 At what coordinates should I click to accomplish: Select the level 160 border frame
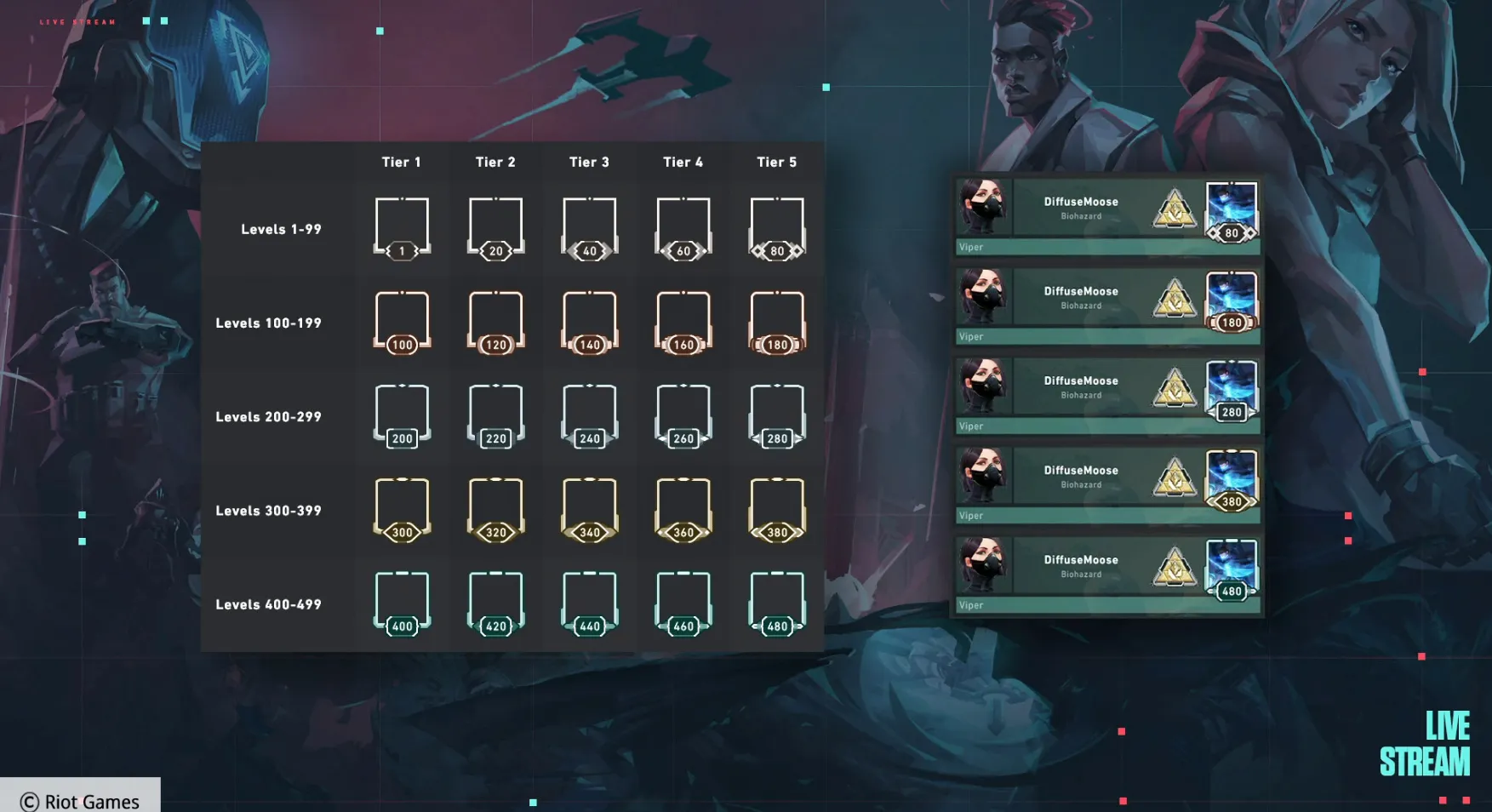tap(683, 322)
